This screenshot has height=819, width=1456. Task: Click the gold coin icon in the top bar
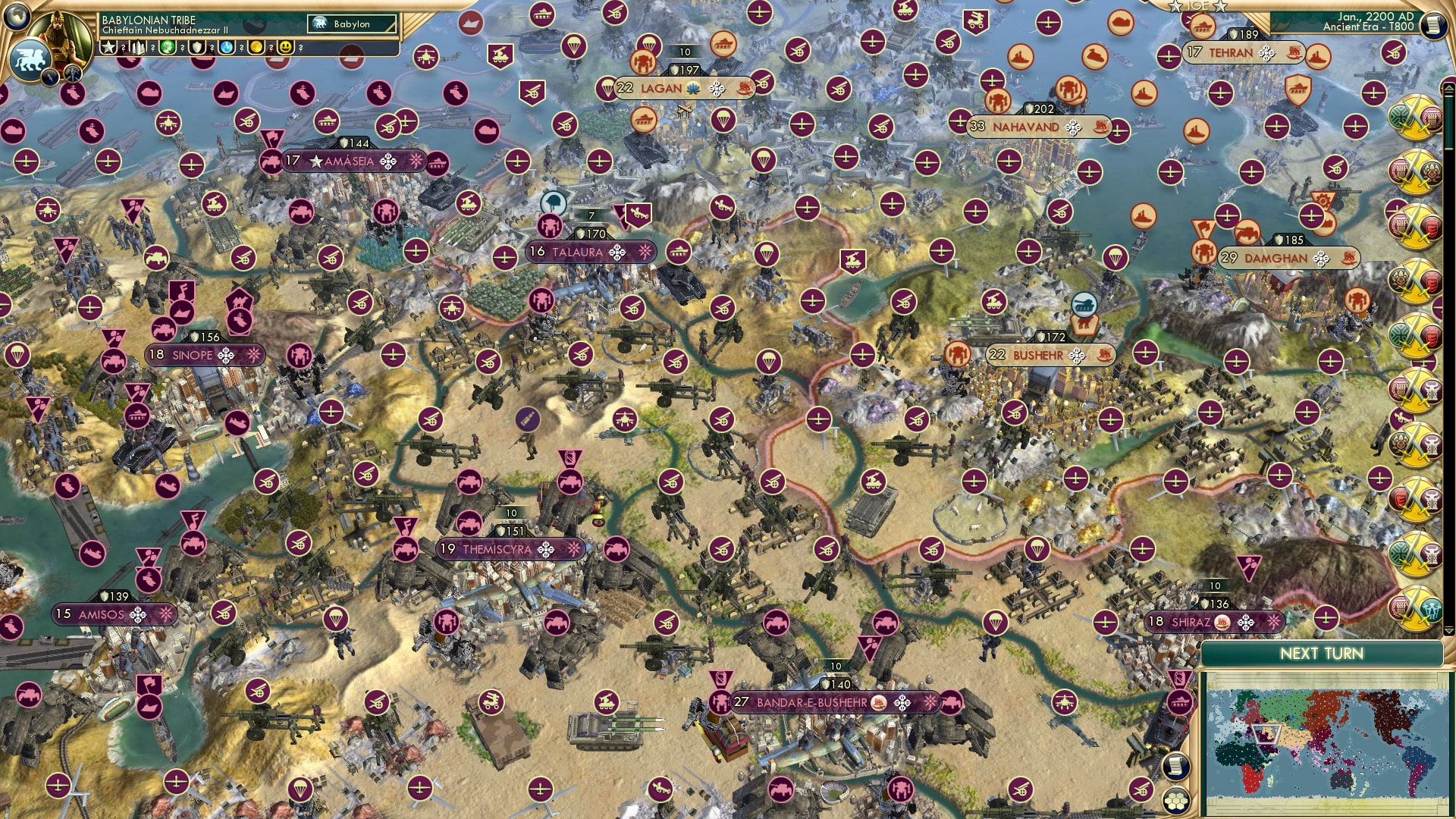[256, 47]
